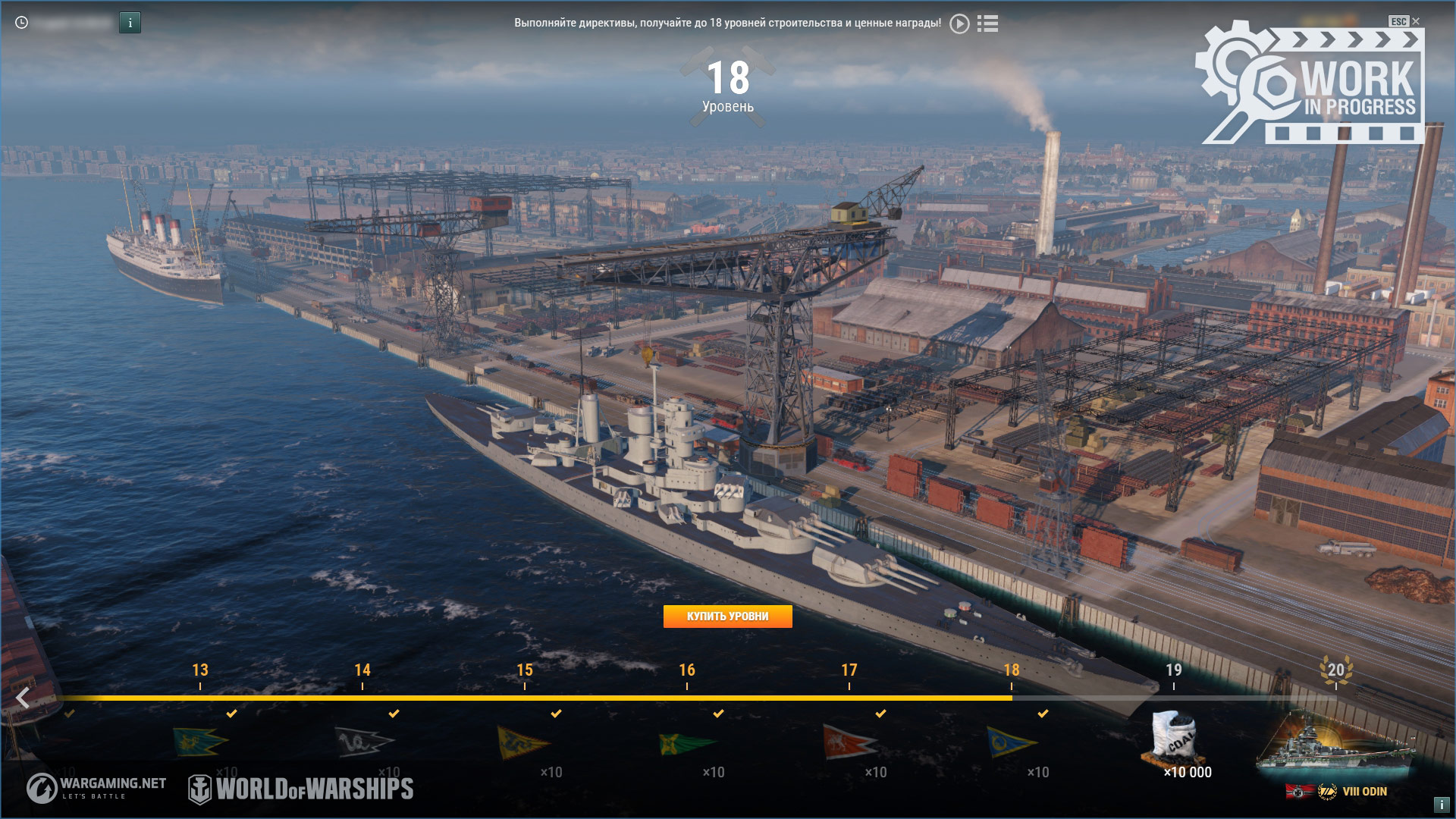Select the coal ×10 000 reward at level 19

coord(1174,738)
